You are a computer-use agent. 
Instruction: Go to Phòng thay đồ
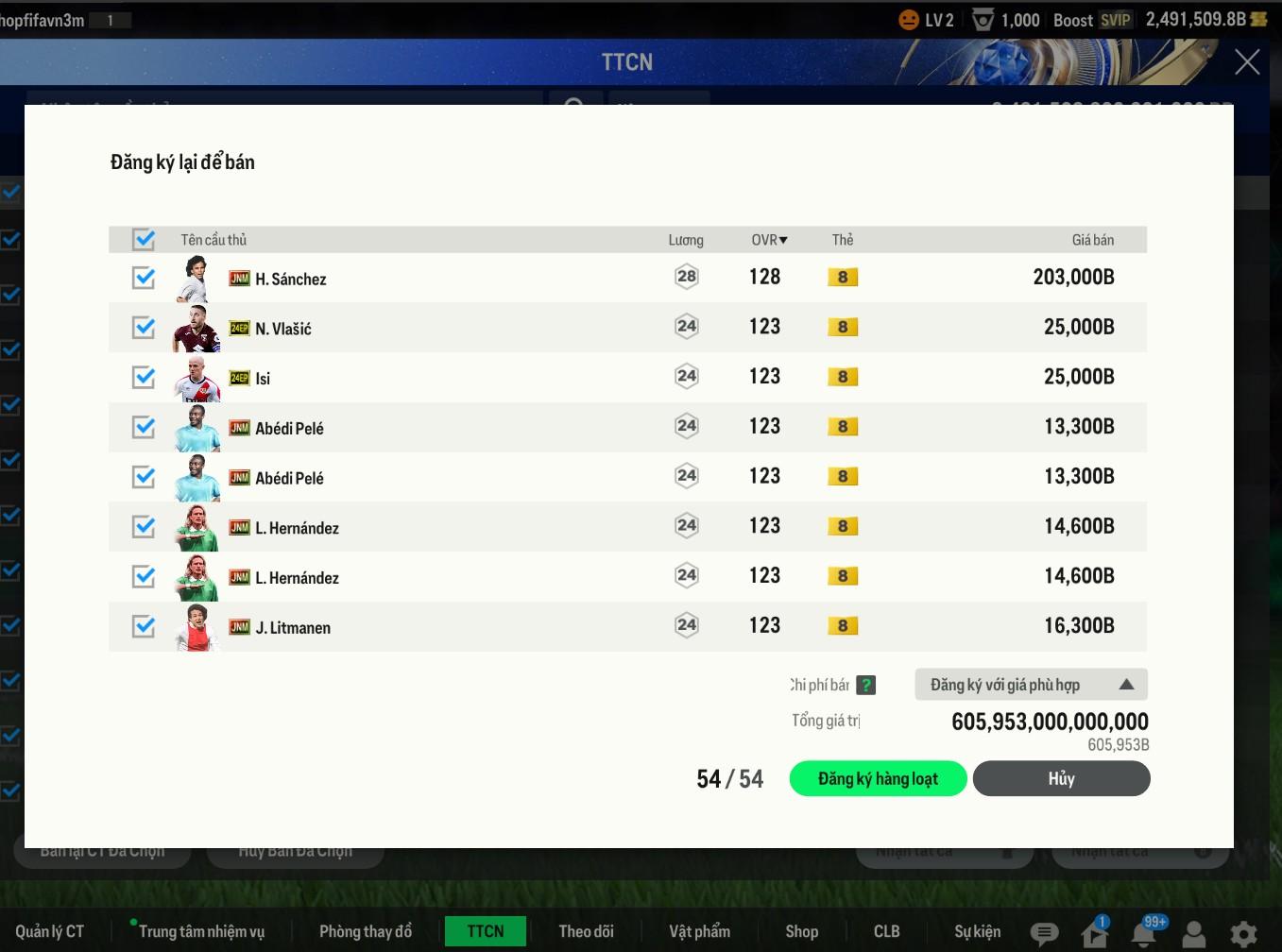coord(366,931)
